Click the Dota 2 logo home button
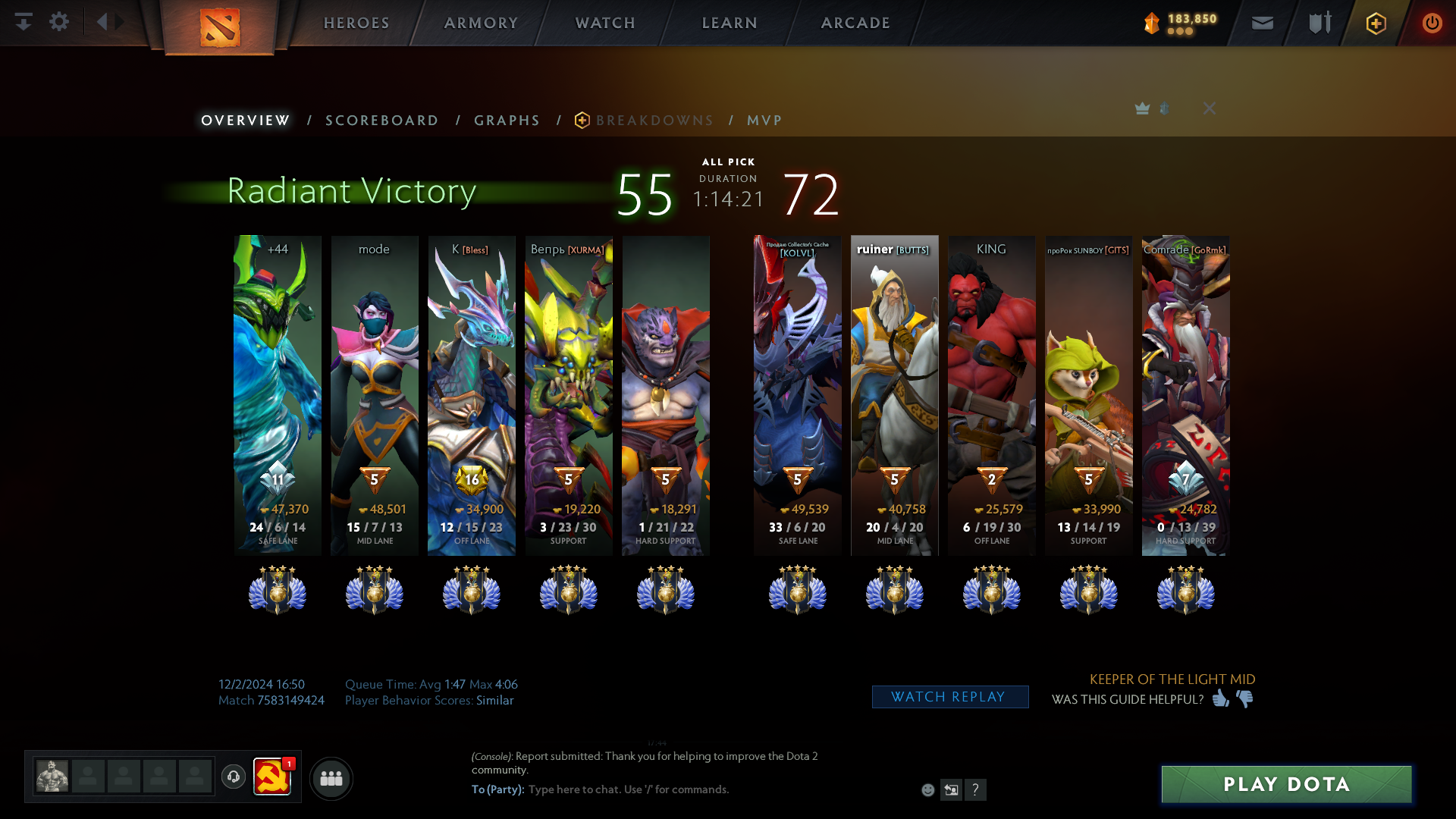The height and width of the screenshot is (819, 1456). click(220, 27)
